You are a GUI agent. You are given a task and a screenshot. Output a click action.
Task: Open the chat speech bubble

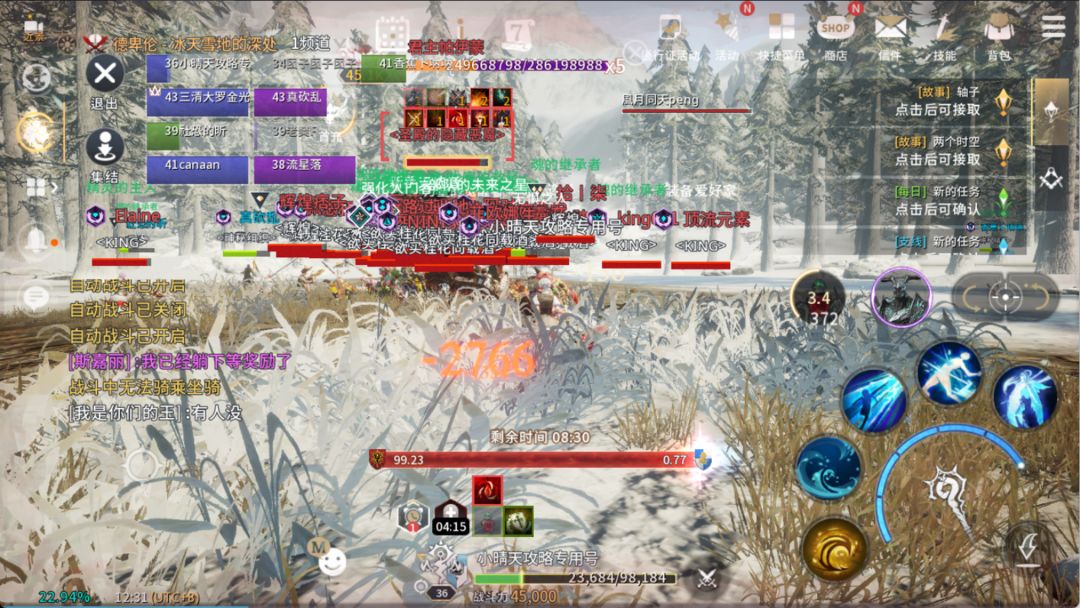[37, 297]
